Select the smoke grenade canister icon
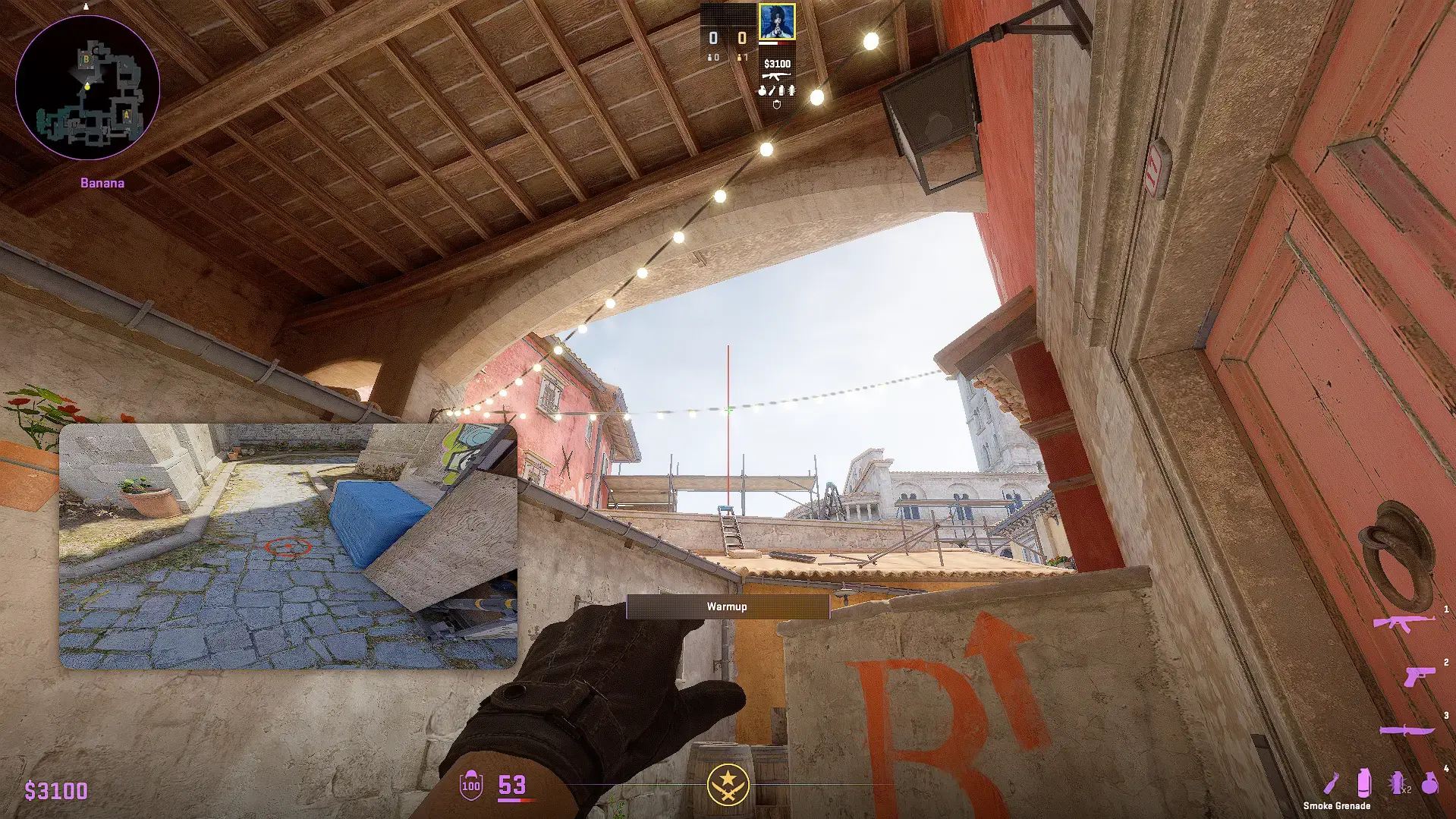The image size is (1456, 819). click(1363, 783)
